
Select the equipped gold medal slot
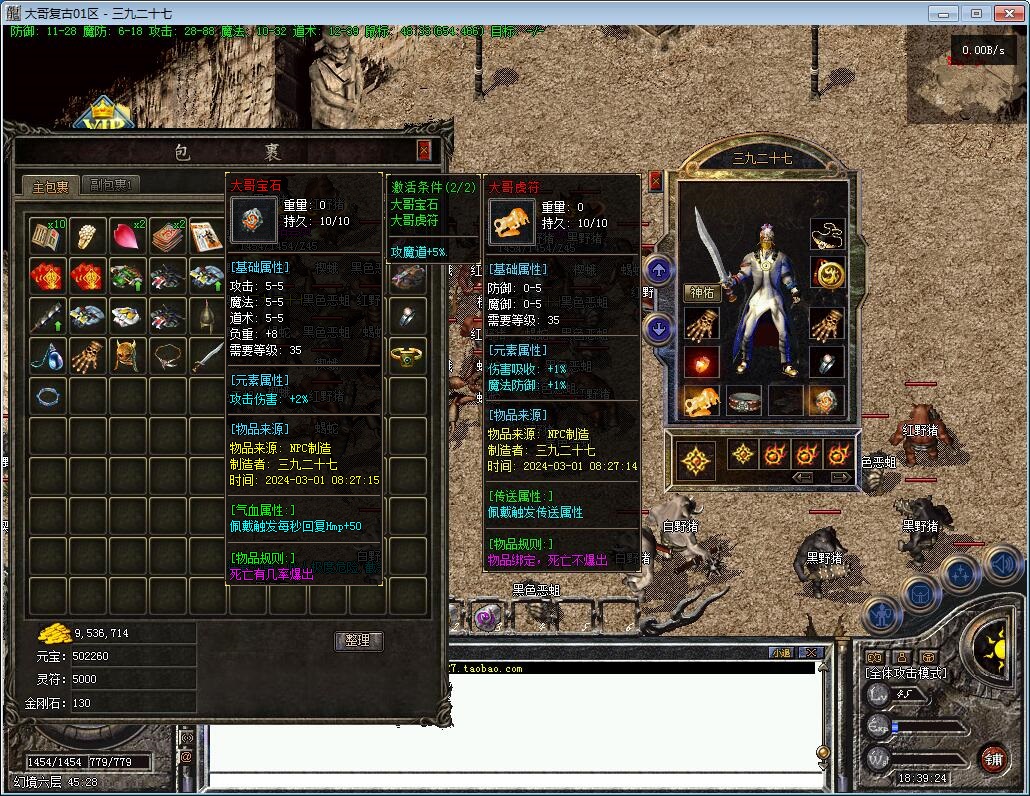tap(827, 273)
